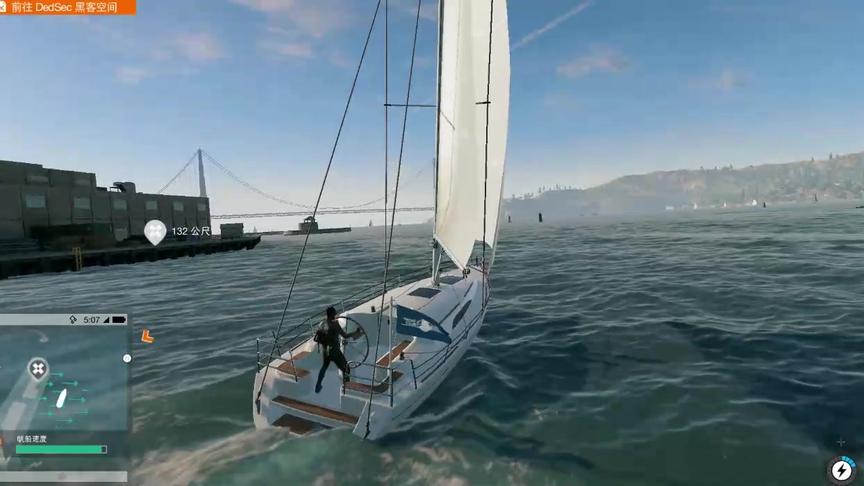Screen dimensions: 864x486
Task: Select the 132-meter waypoint marker
Action: coord(155,232)
